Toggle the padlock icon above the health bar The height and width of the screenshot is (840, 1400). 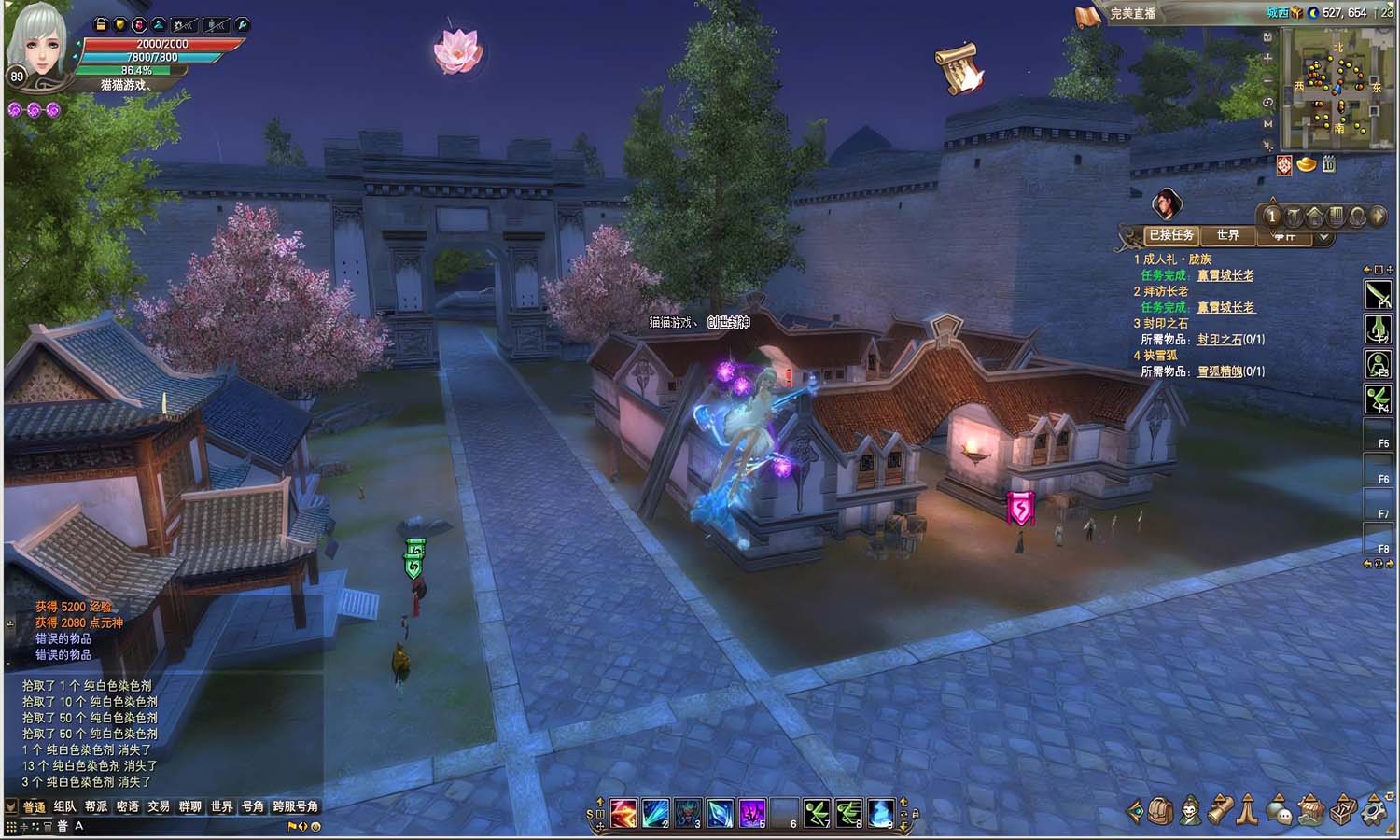tap(101, 25)
